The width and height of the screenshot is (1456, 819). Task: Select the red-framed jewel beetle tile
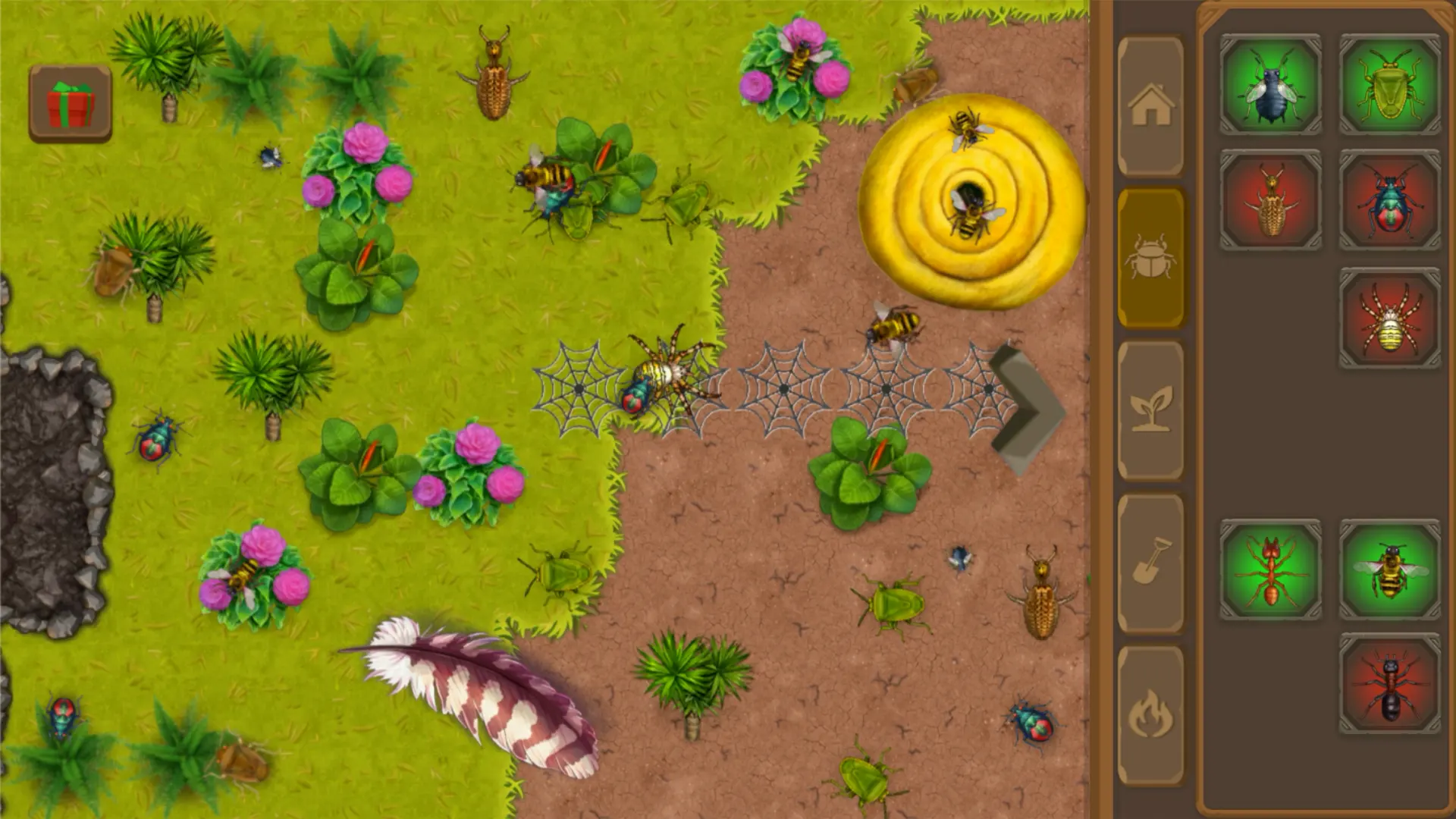(x=1390, y=200)
